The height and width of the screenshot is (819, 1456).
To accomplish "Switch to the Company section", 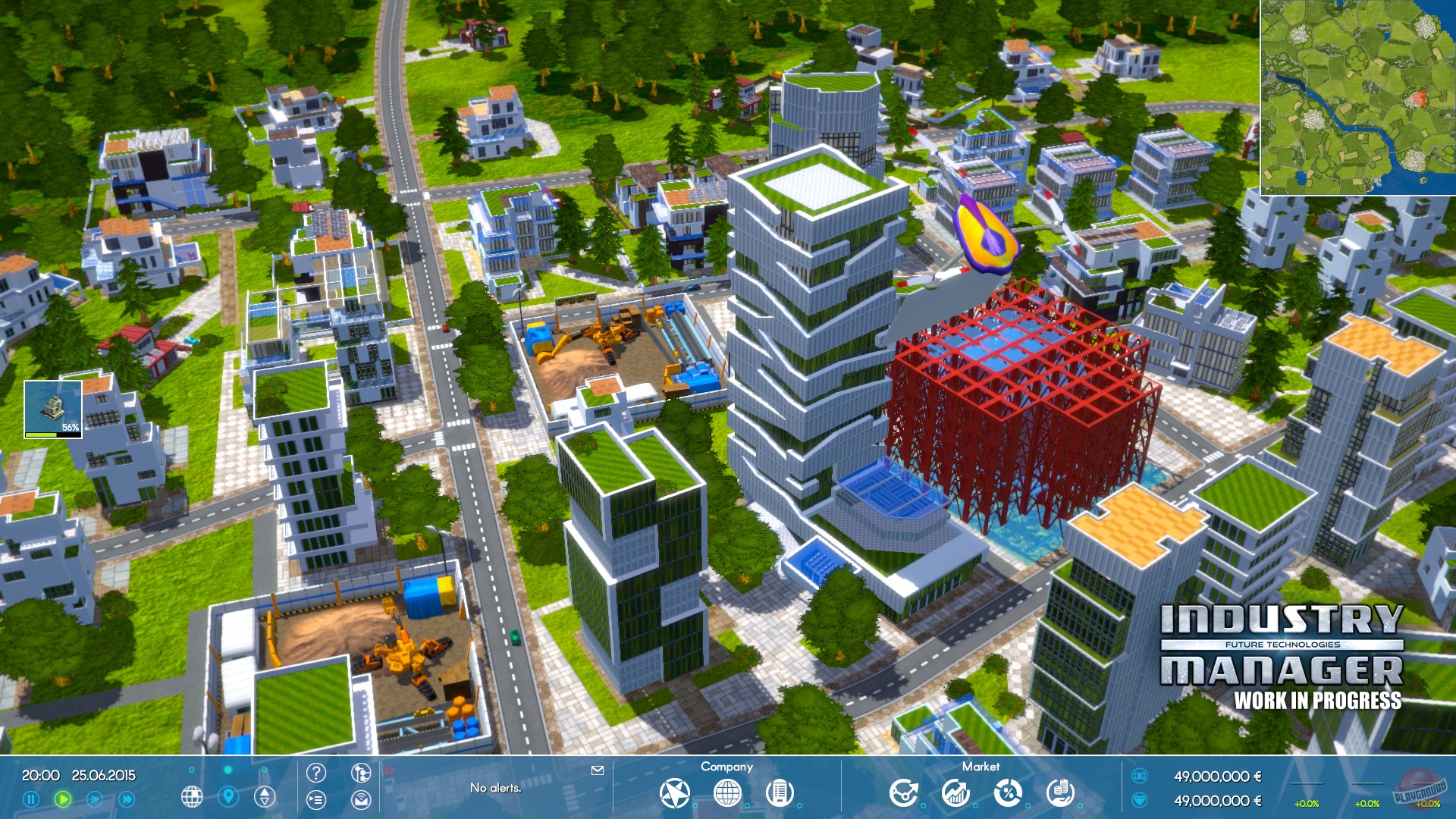I will pyautogui.click(x=727, y=767).
